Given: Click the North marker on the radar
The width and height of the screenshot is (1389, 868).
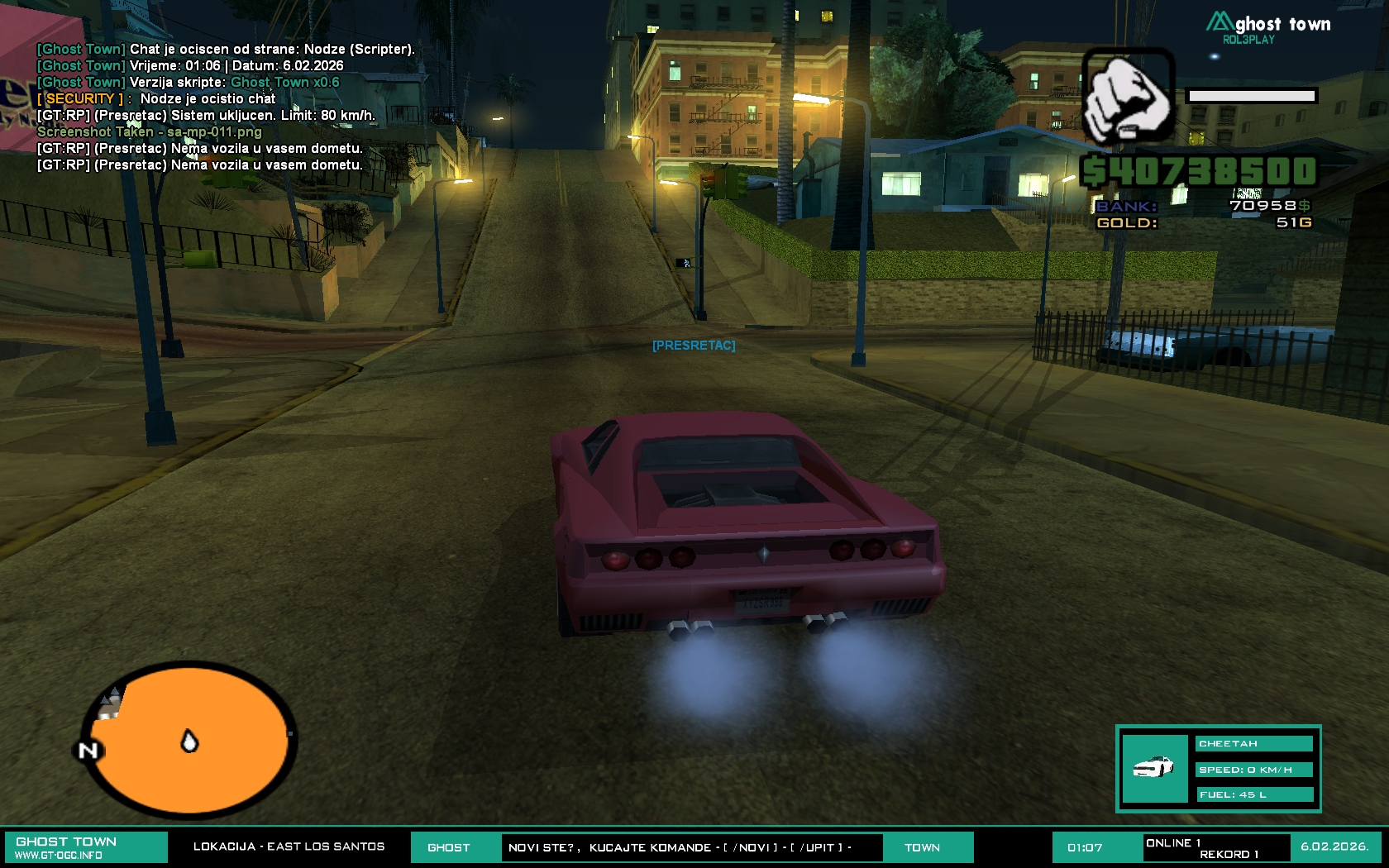Looking at the screenshot, I should point(88,751).
